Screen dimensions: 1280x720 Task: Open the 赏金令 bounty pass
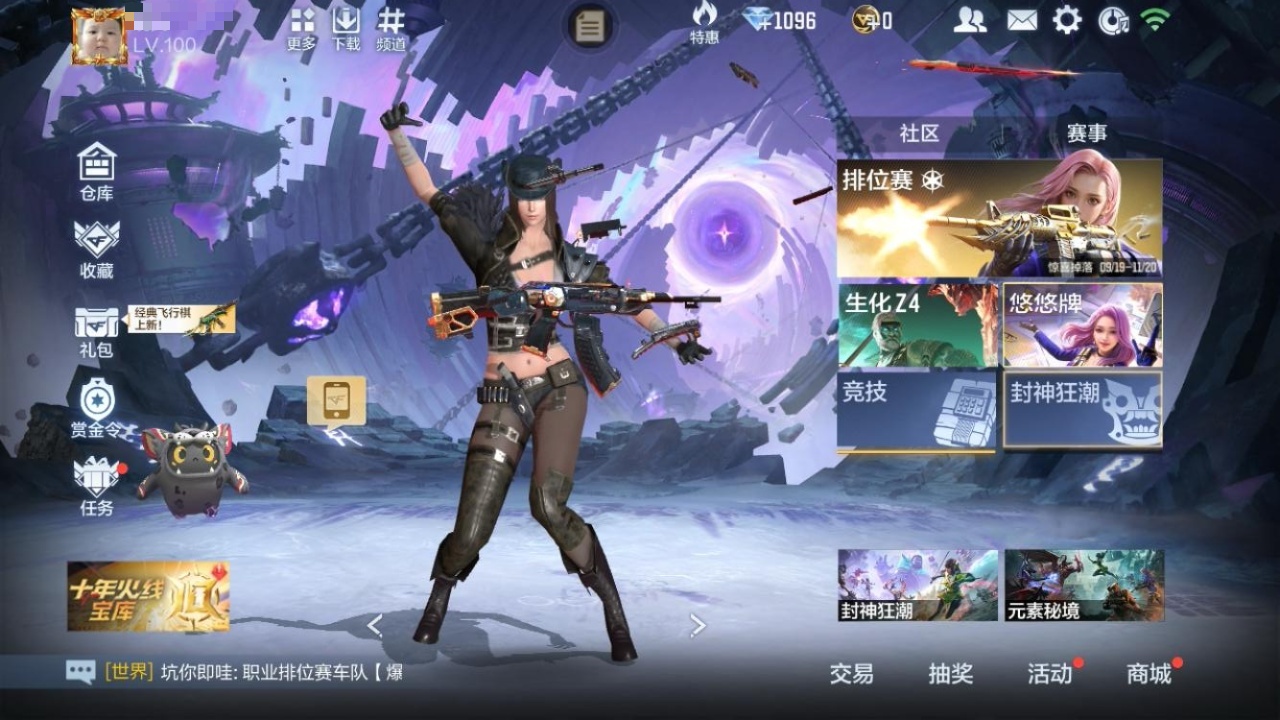coord(97,408)
